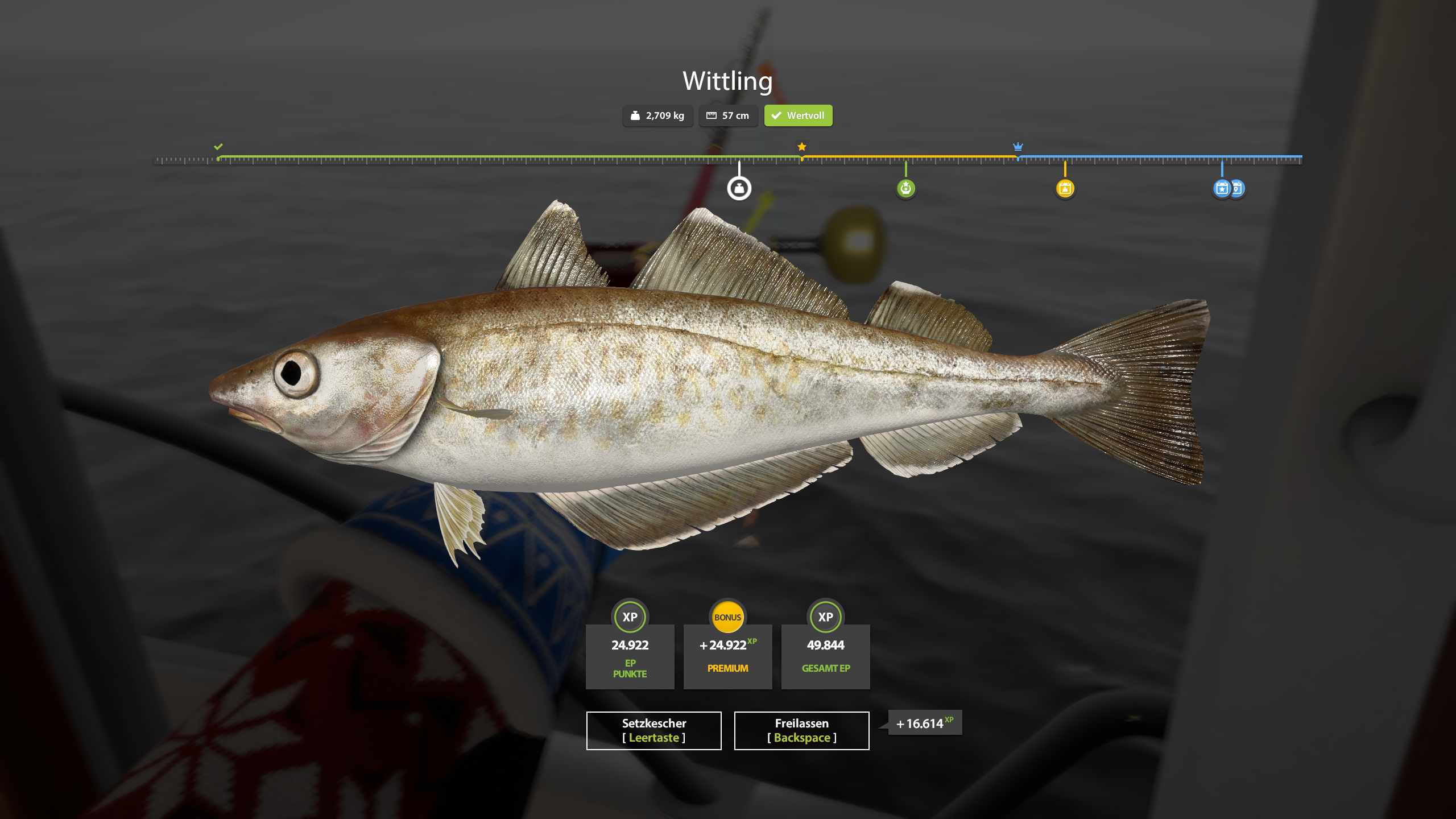The width and height of the screenshot is (1456, 819).
Task: Open the blue calendar record marker
Action: coord(1221,188)
